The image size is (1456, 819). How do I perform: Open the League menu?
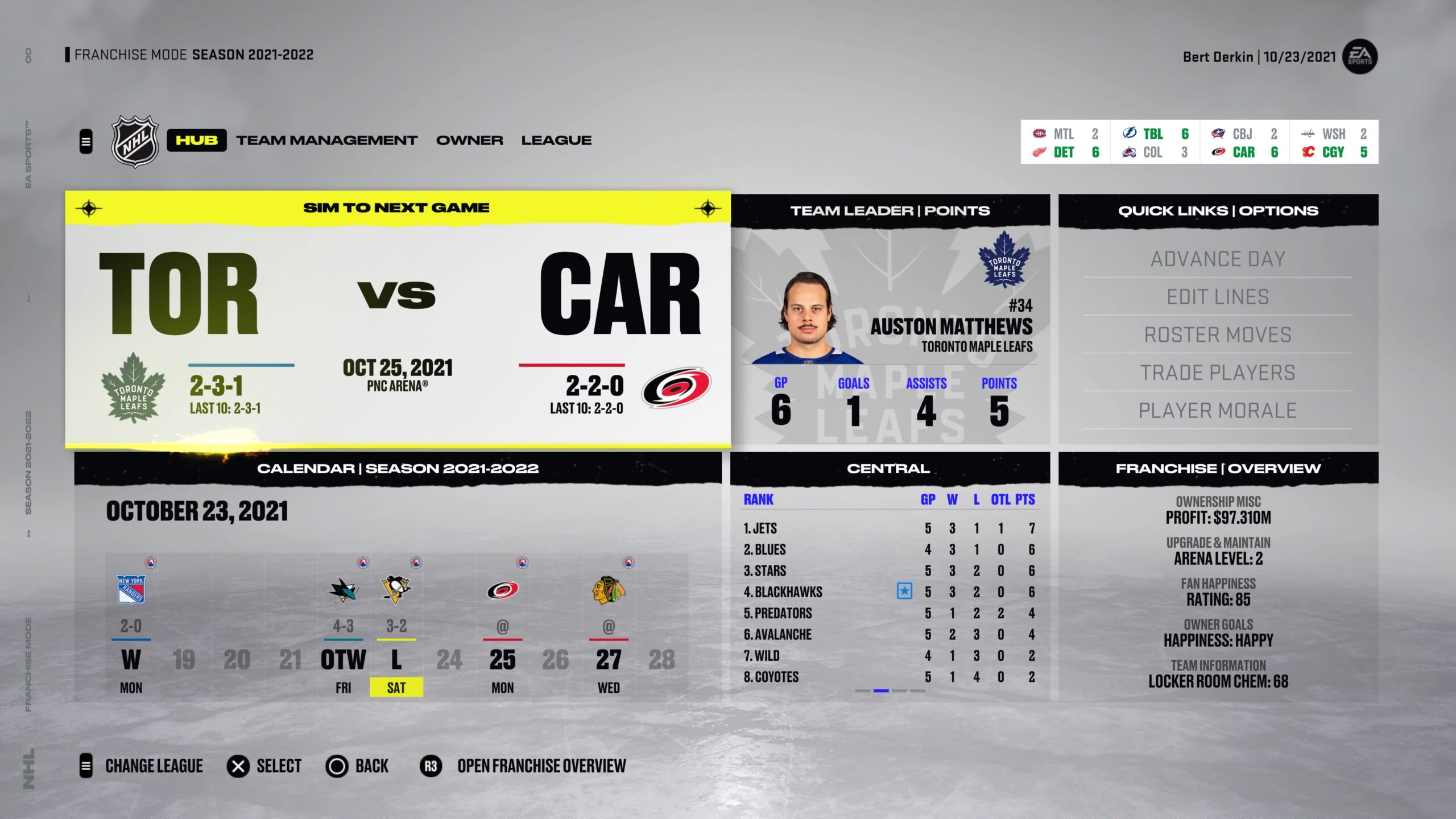(x=556, y=140)
